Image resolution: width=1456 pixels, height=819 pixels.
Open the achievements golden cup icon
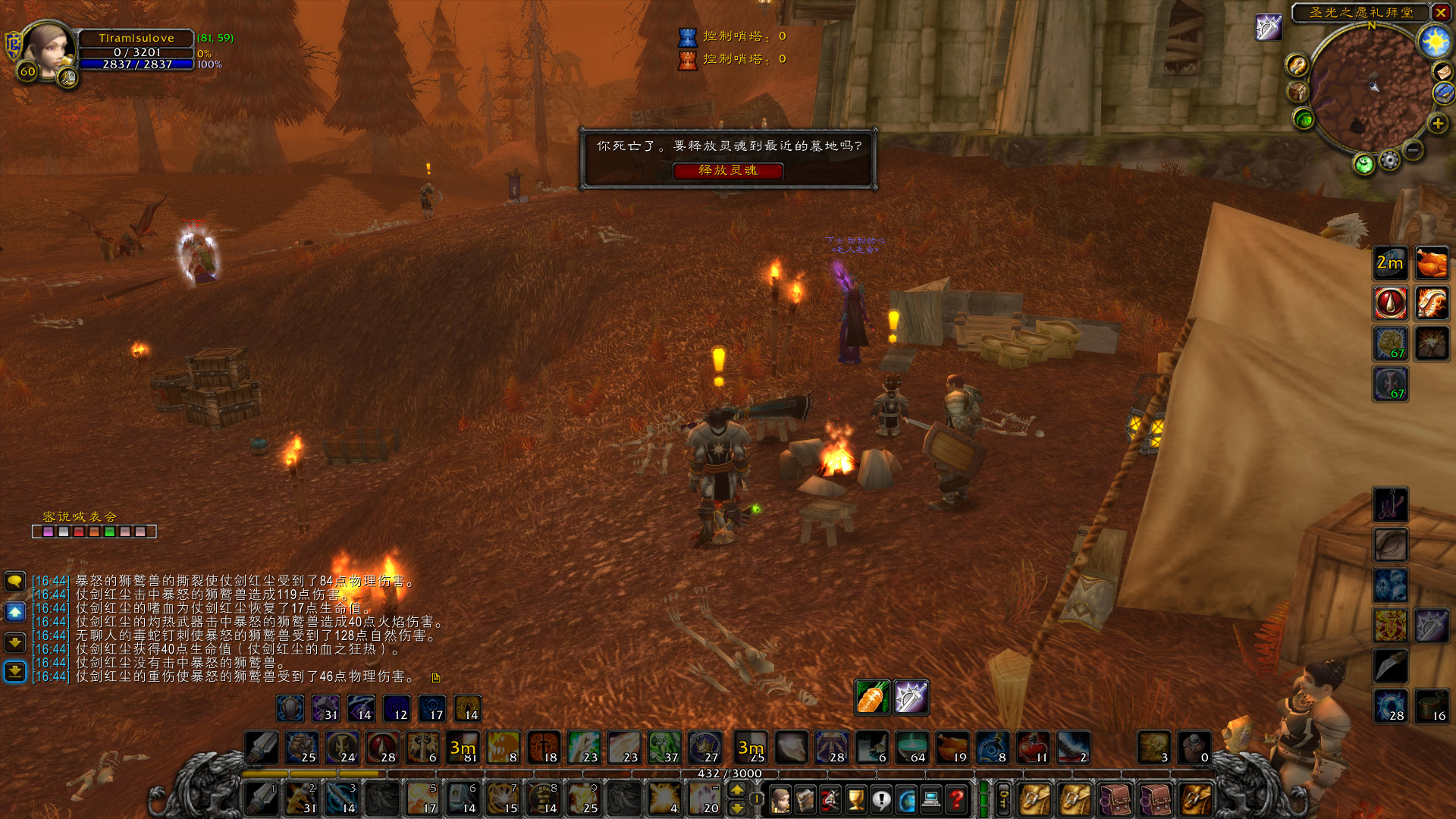click(x=855, y=800)
